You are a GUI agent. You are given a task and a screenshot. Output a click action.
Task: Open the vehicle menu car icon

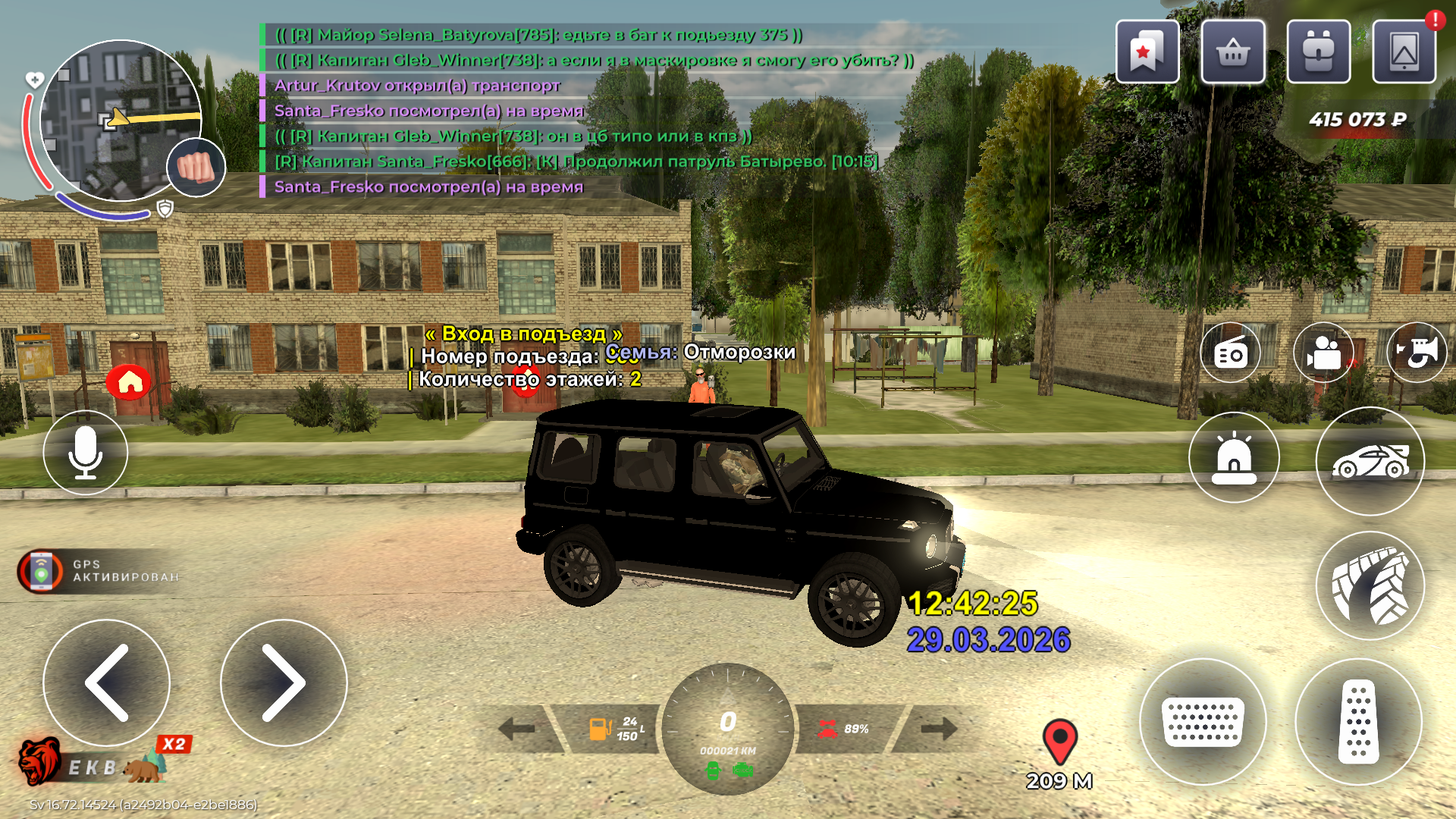pyautogui.click(x=1370, y=461)
